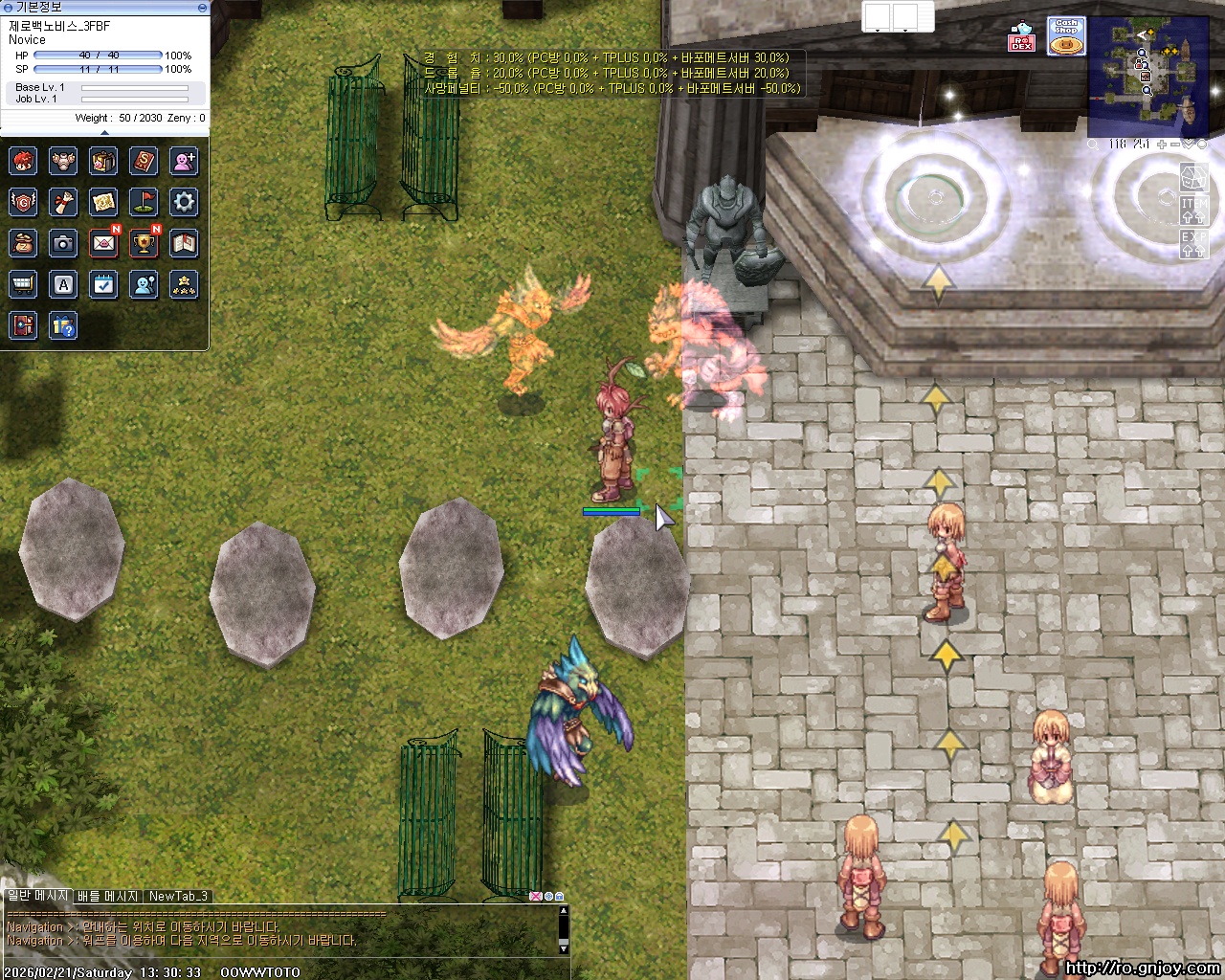Open the character status icon with red-haired face
The height and width of the screenshot is (980, 1225).
[x=23, y=161]
